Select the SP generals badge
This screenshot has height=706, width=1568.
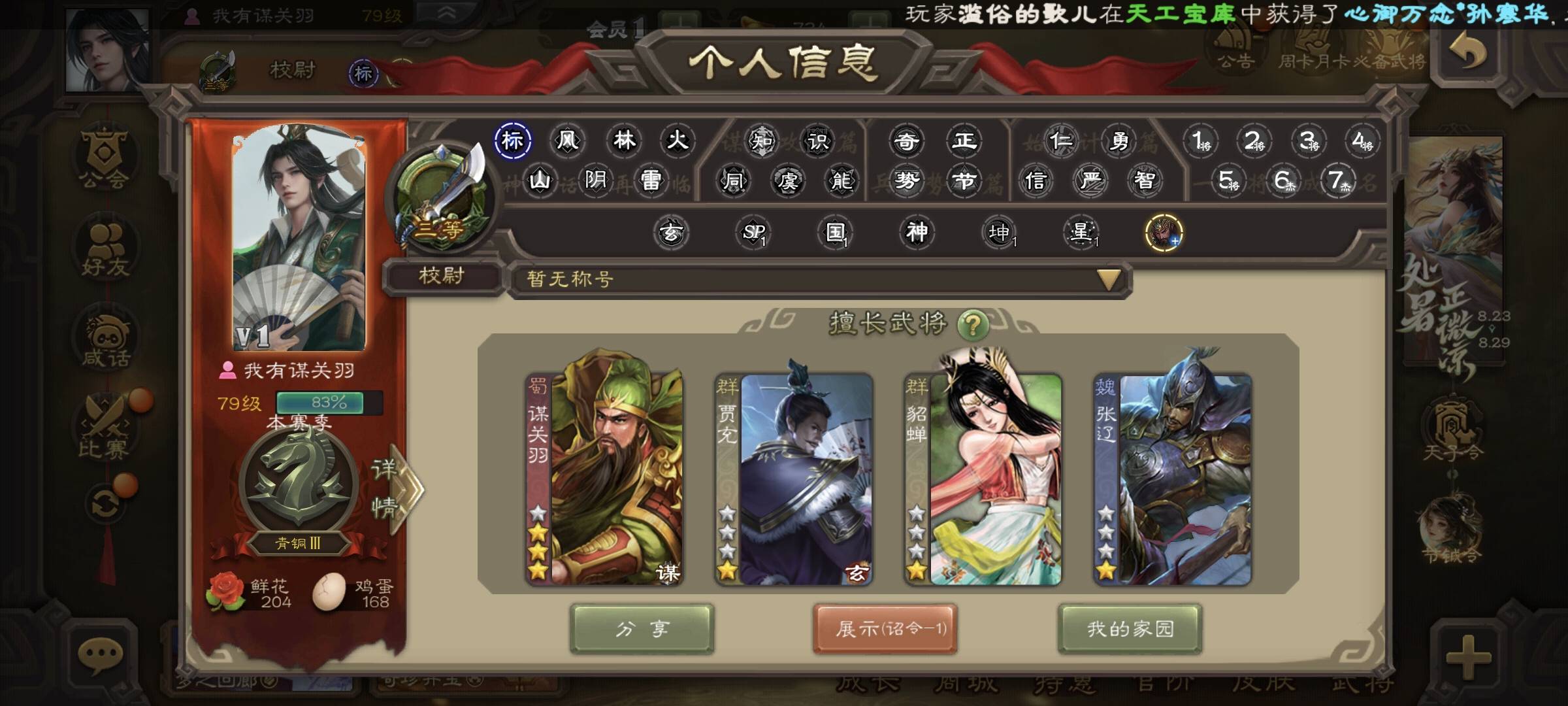pyautogui.click(x=753, y=232)
